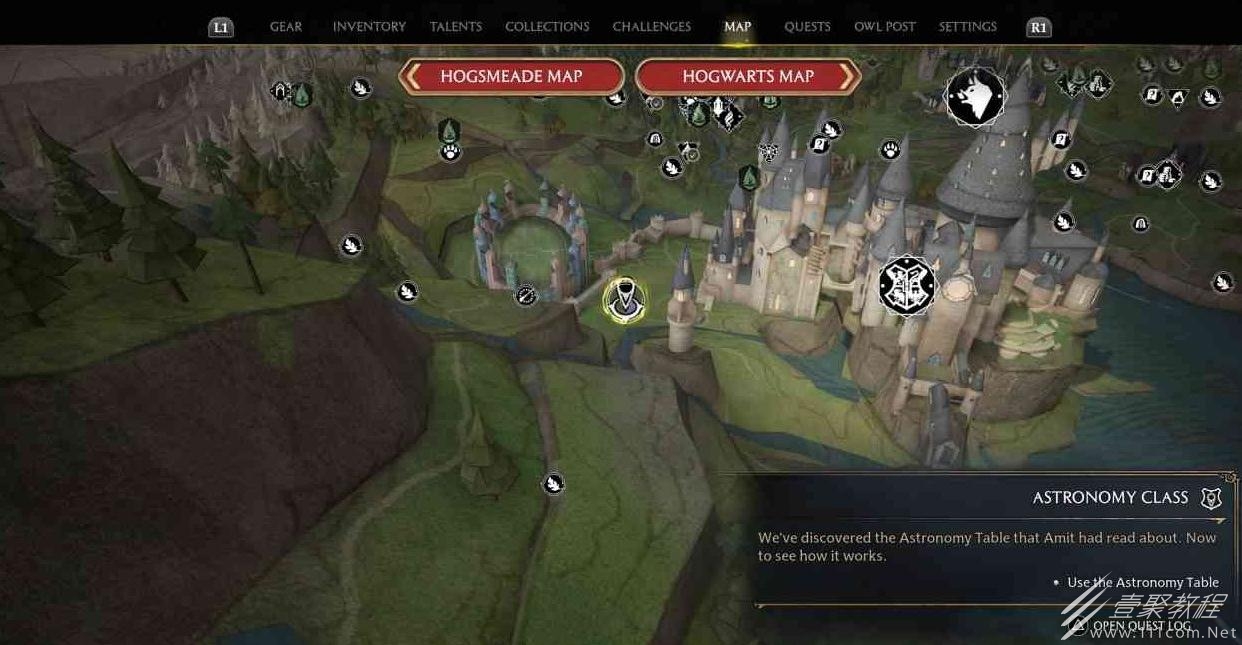1242x645 pixels.
Task: Switch to the Quests tab
Action: pos(807,27)
